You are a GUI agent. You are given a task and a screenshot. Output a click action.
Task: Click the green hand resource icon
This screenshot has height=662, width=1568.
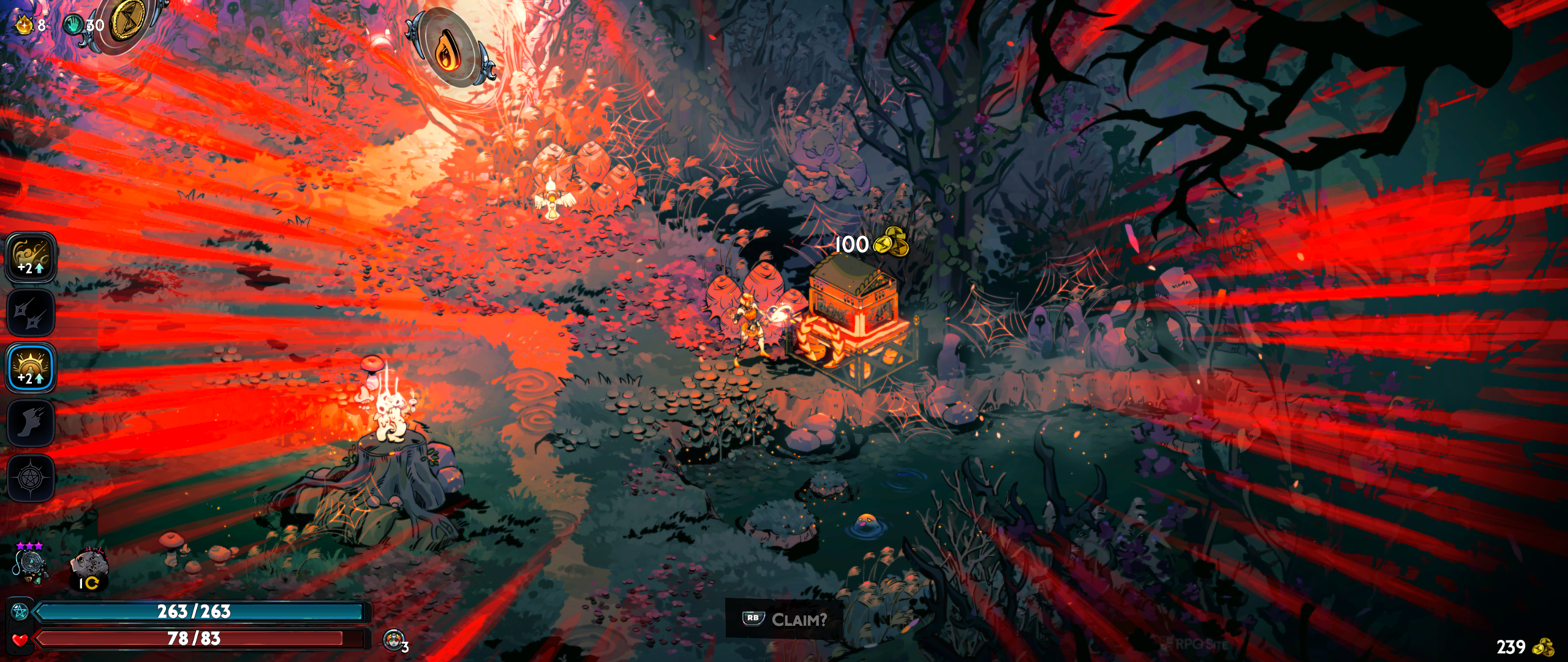73,25
